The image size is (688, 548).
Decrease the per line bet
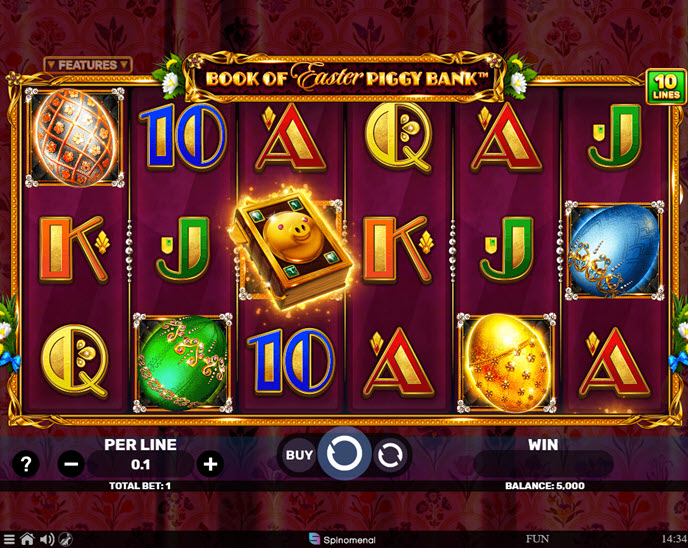point(70,463)
